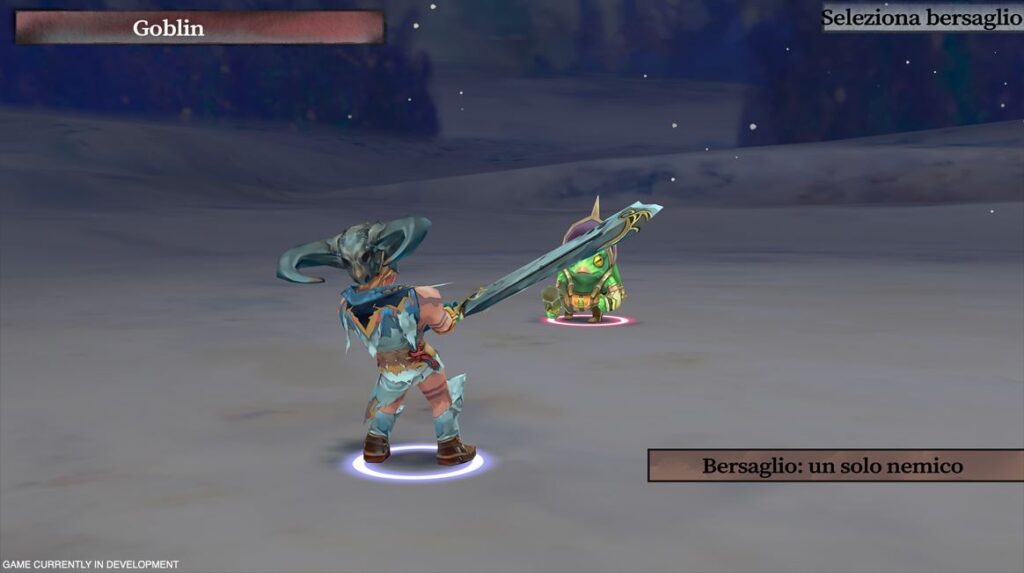The image size is (1024, 573).
Task: Click the Goblin name banner
Action: point(199,28)
